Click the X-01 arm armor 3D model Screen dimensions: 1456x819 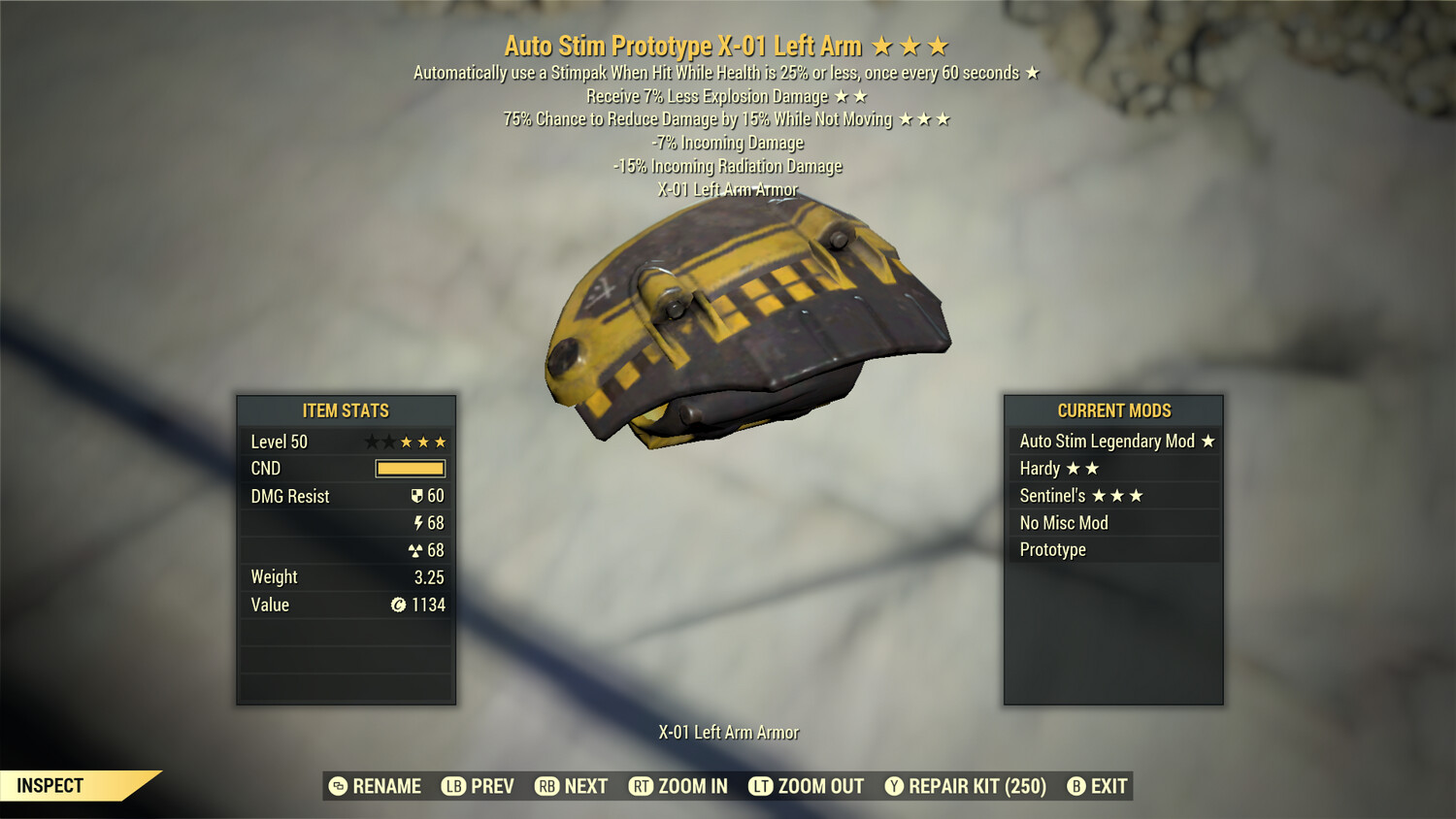point(747,320)
